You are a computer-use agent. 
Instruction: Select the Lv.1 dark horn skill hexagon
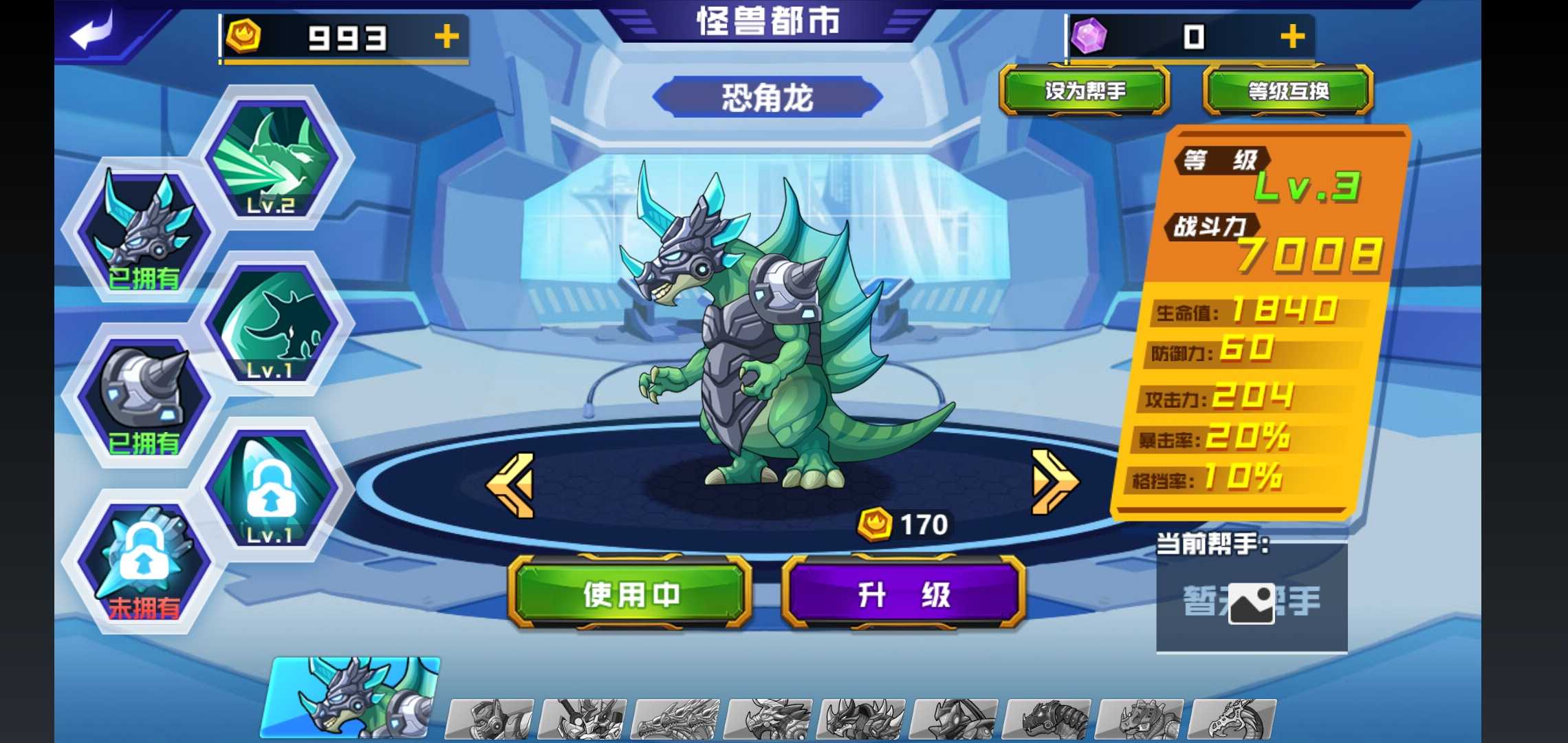point(274,330)
